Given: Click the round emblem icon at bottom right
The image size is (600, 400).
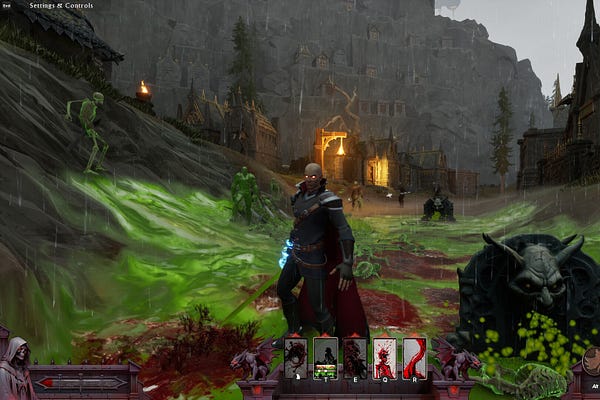Looking at the screenshot, I should (592, 360).
